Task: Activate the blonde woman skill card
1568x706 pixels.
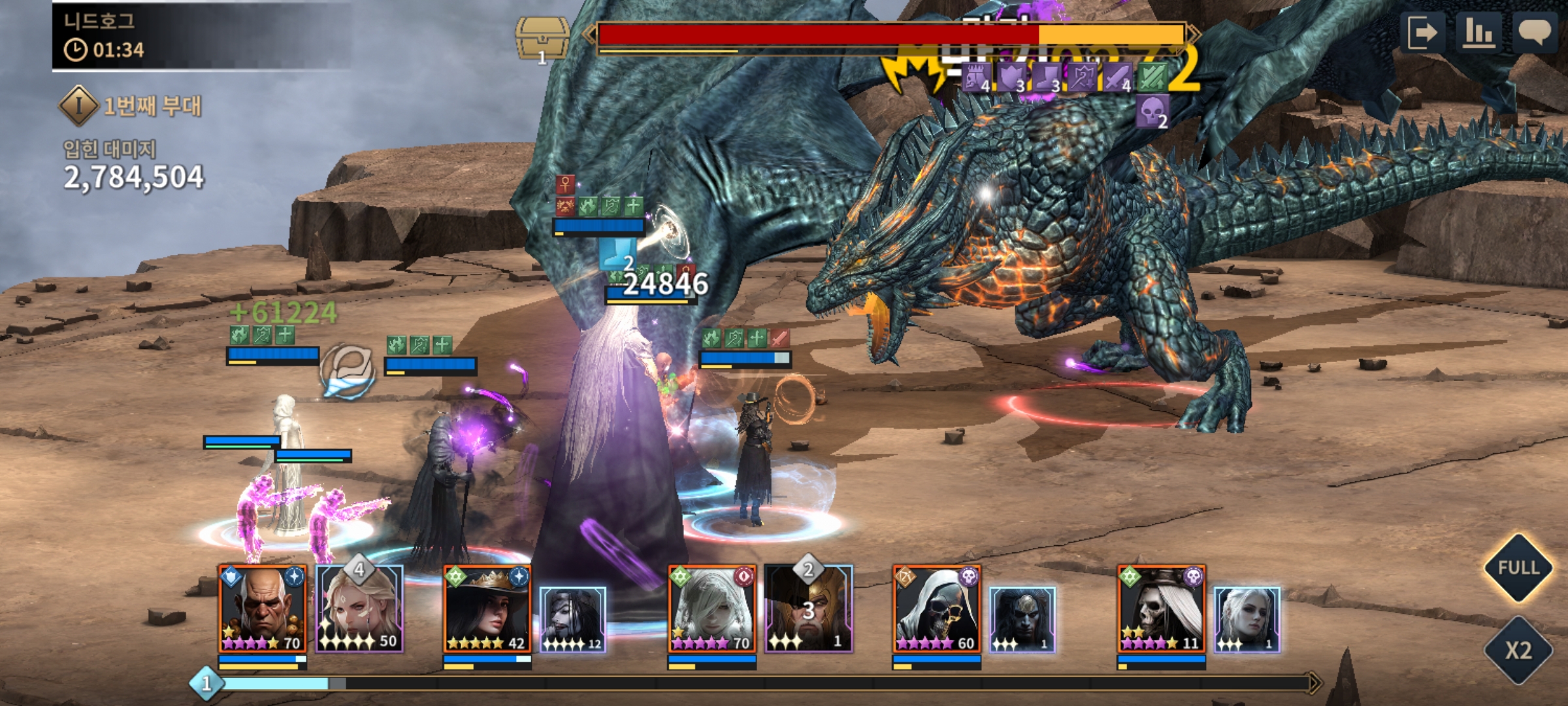Action: point(359,609)
